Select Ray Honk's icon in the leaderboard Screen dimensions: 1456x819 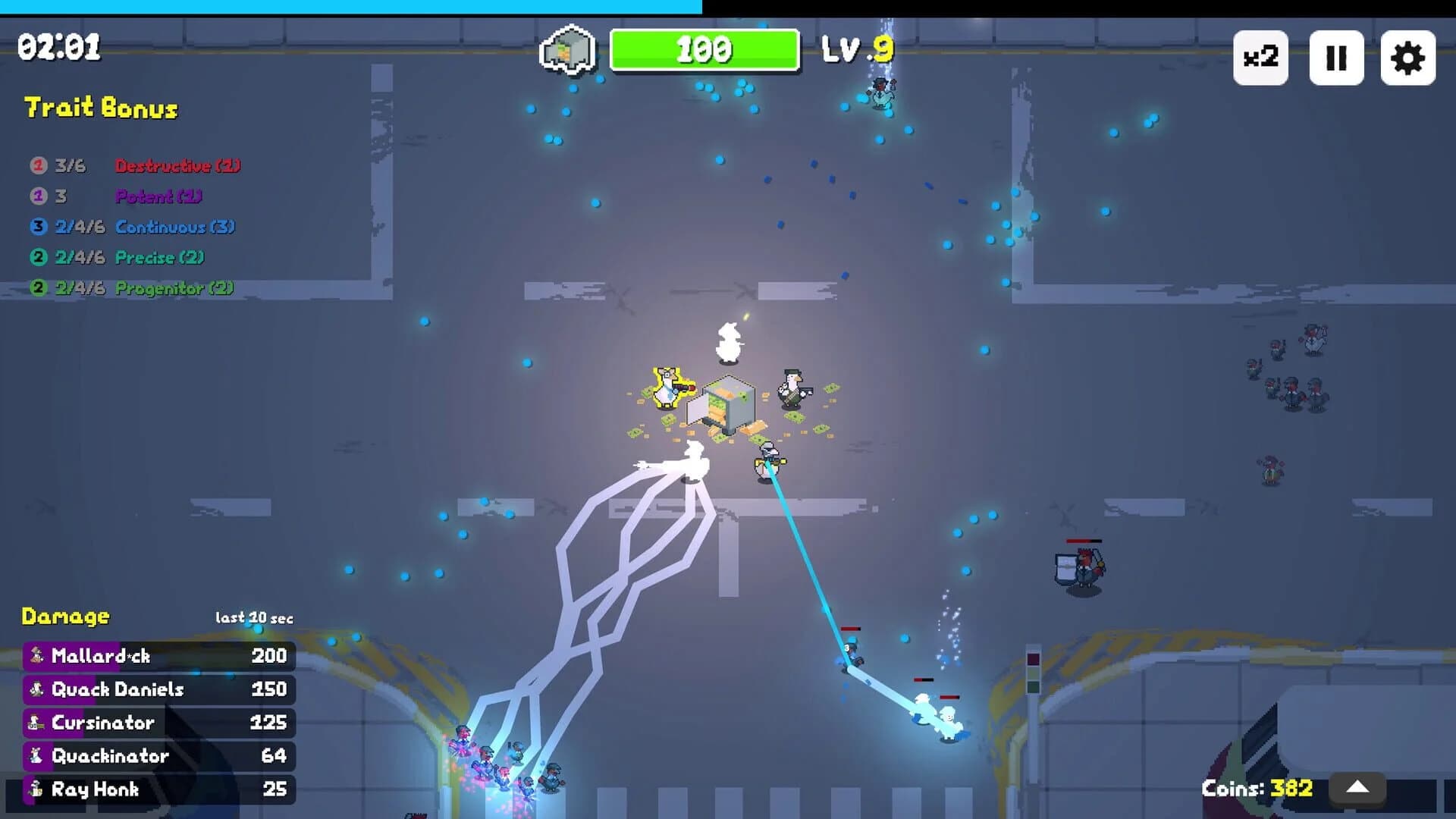coord(35,789)
